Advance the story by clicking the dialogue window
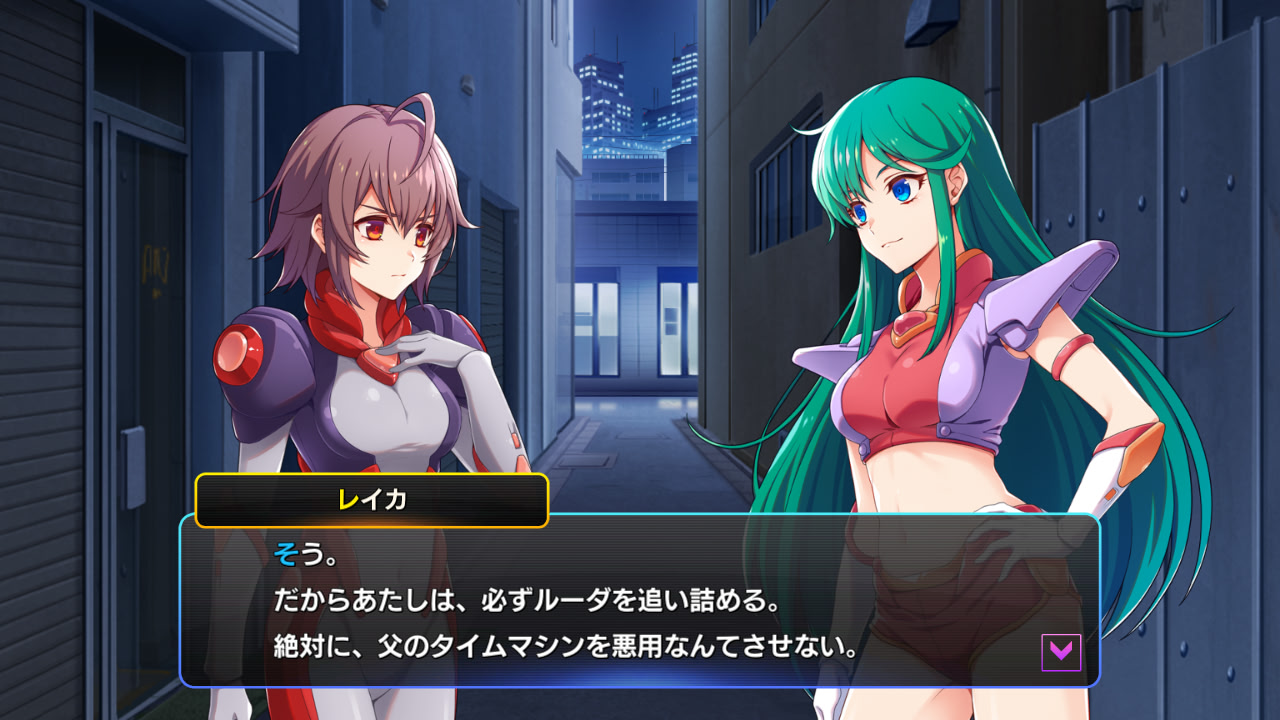 tap(640, 600)
